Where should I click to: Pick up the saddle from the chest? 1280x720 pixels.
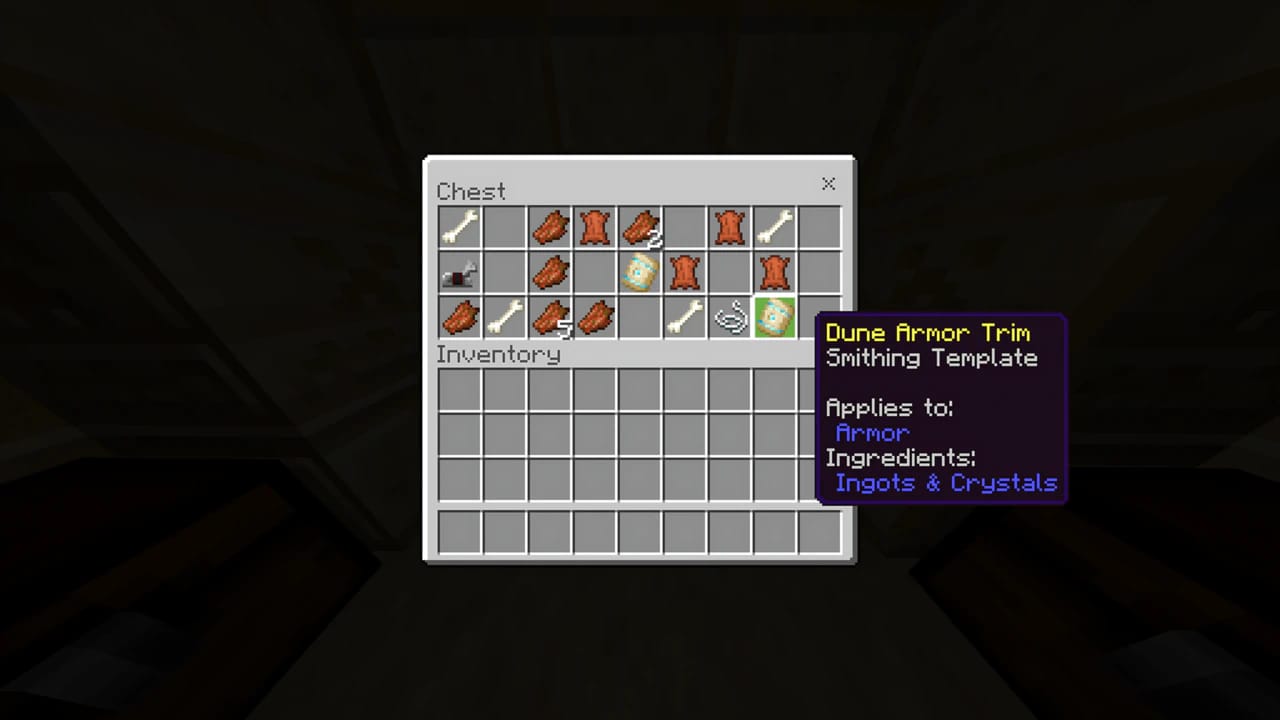[459, 272]
